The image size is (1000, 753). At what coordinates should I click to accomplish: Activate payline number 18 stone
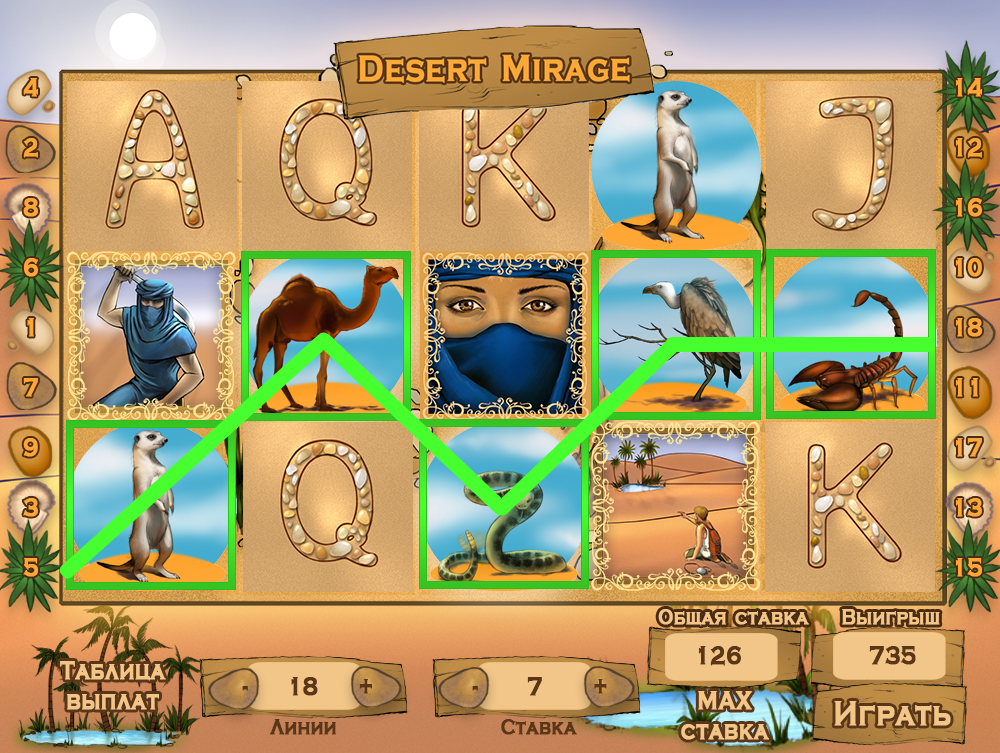[x=969, y=328]
